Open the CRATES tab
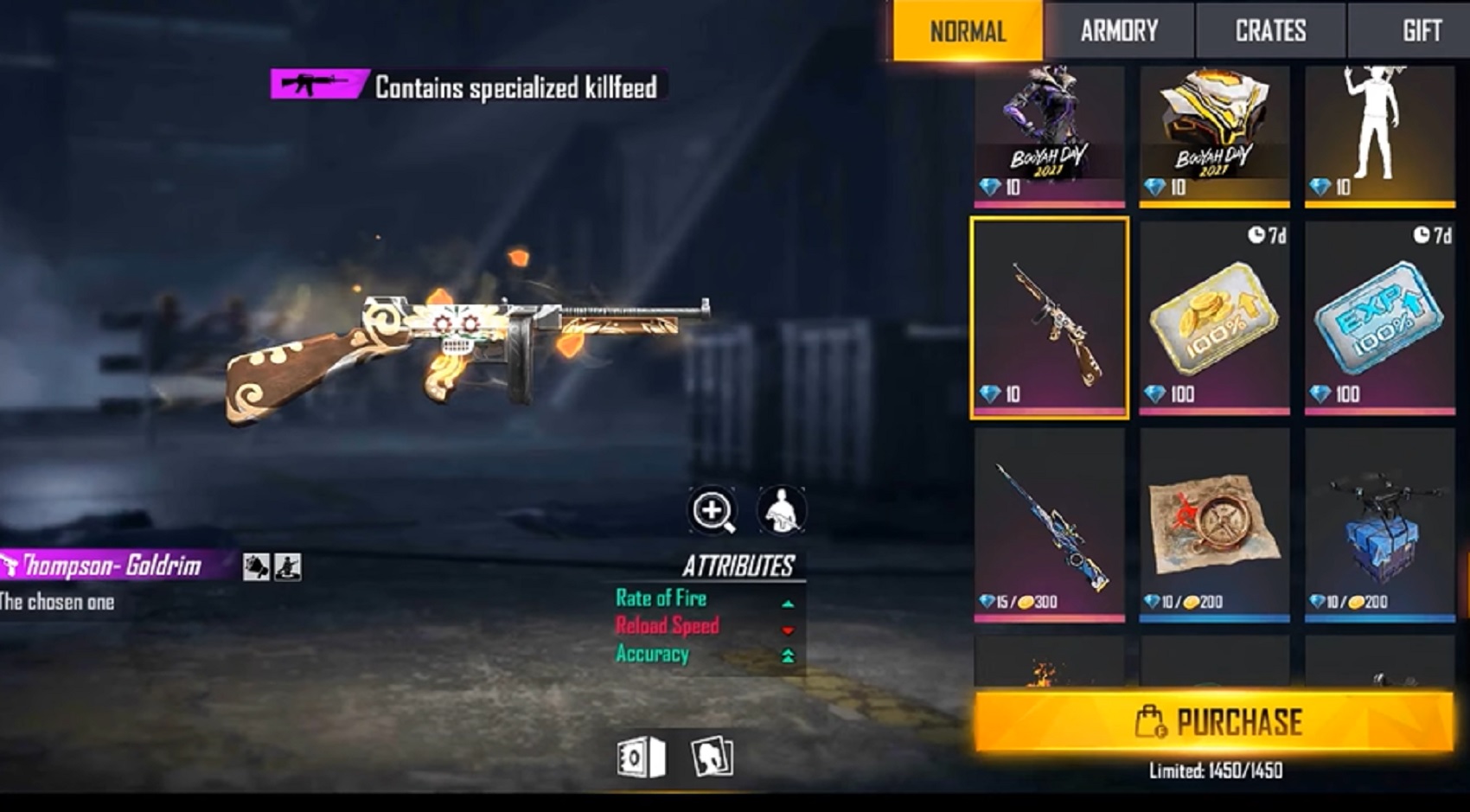1470x812 pixels. (1271, 31)
